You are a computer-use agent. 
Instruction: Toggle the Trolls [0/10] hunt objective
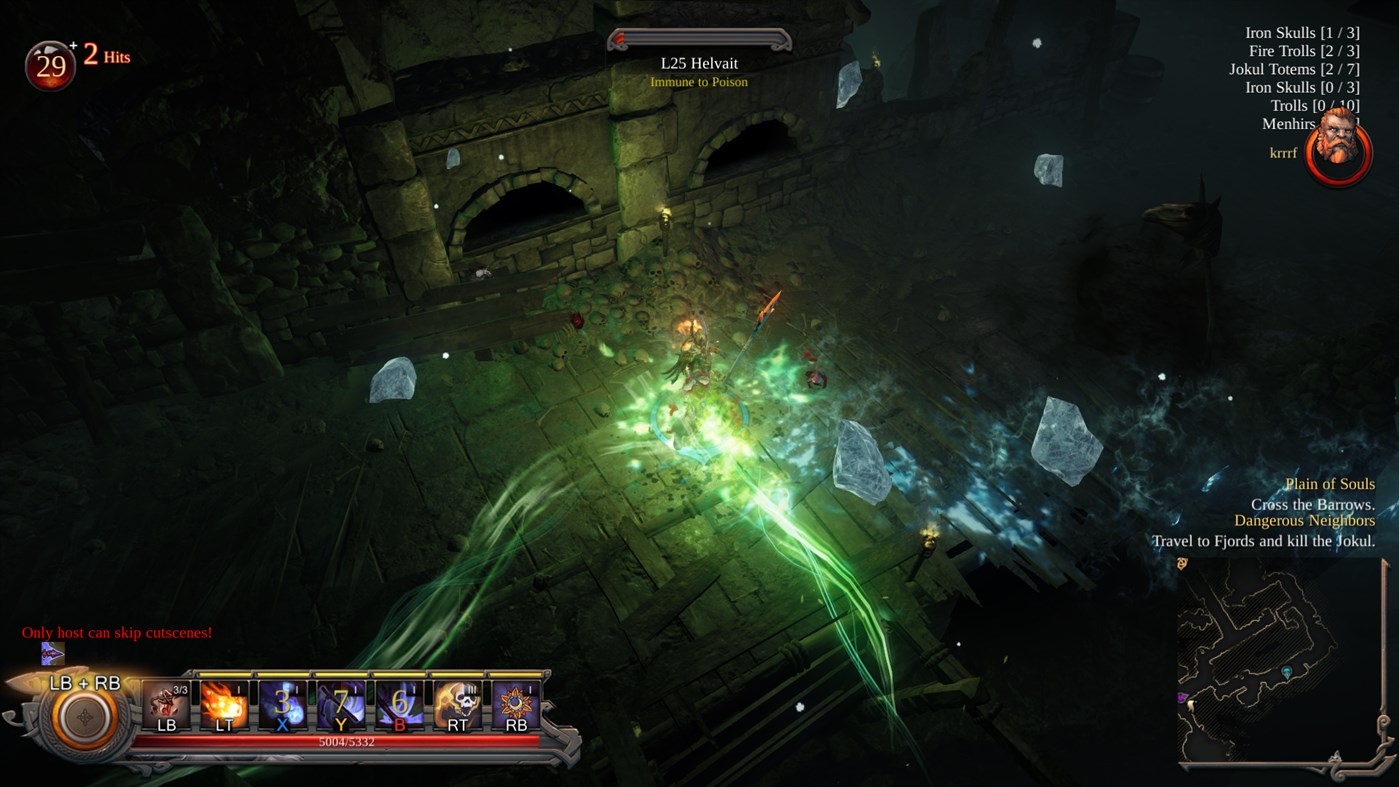pos(1314,105)
